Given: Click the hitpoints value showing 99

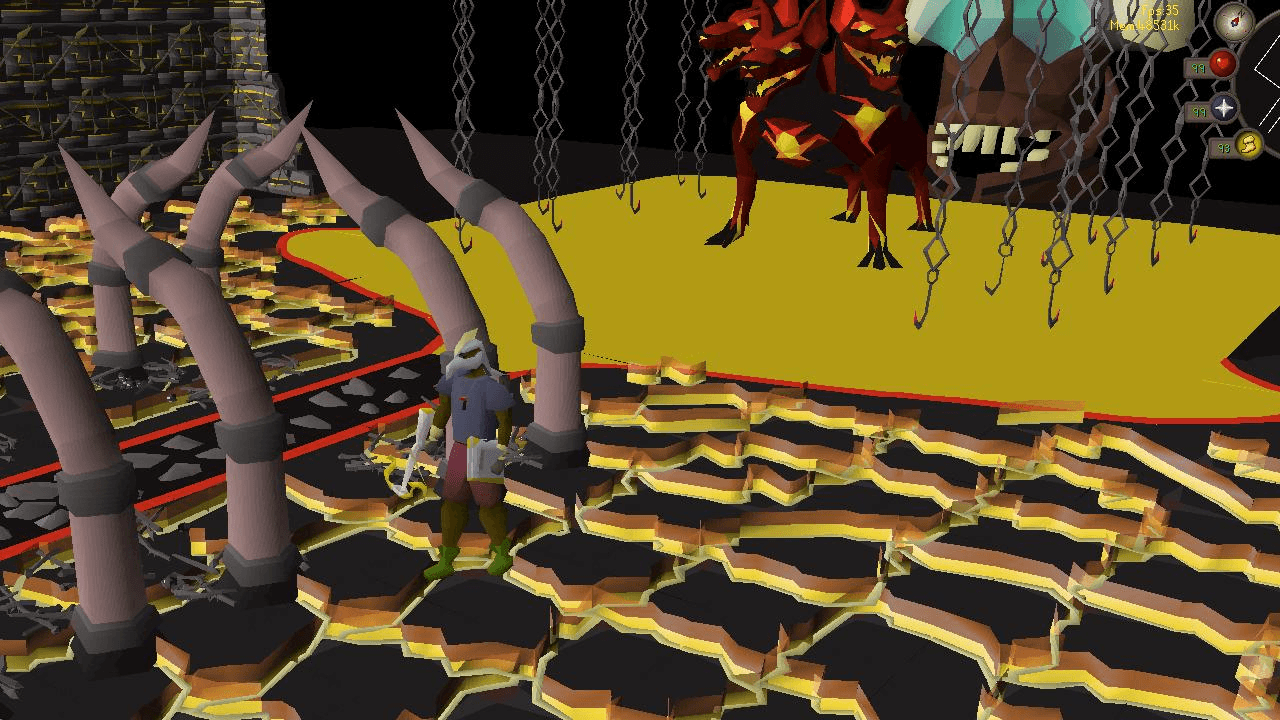Looking at the screenshot, I should pos(1200,68).
